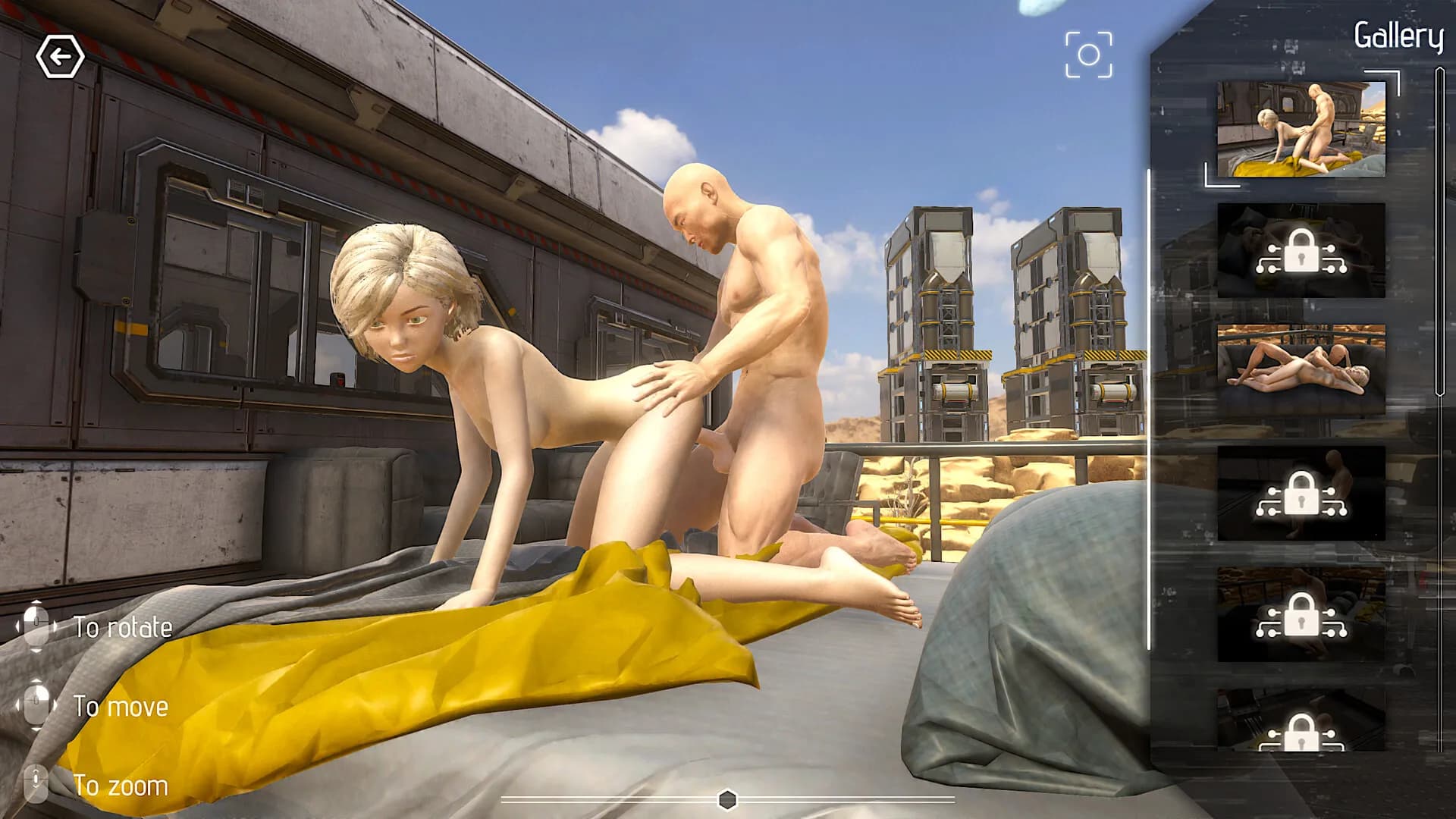The image size is (1456, 819).
Task: Click the left-click rotate mouse icon
Action: [36, 626]
